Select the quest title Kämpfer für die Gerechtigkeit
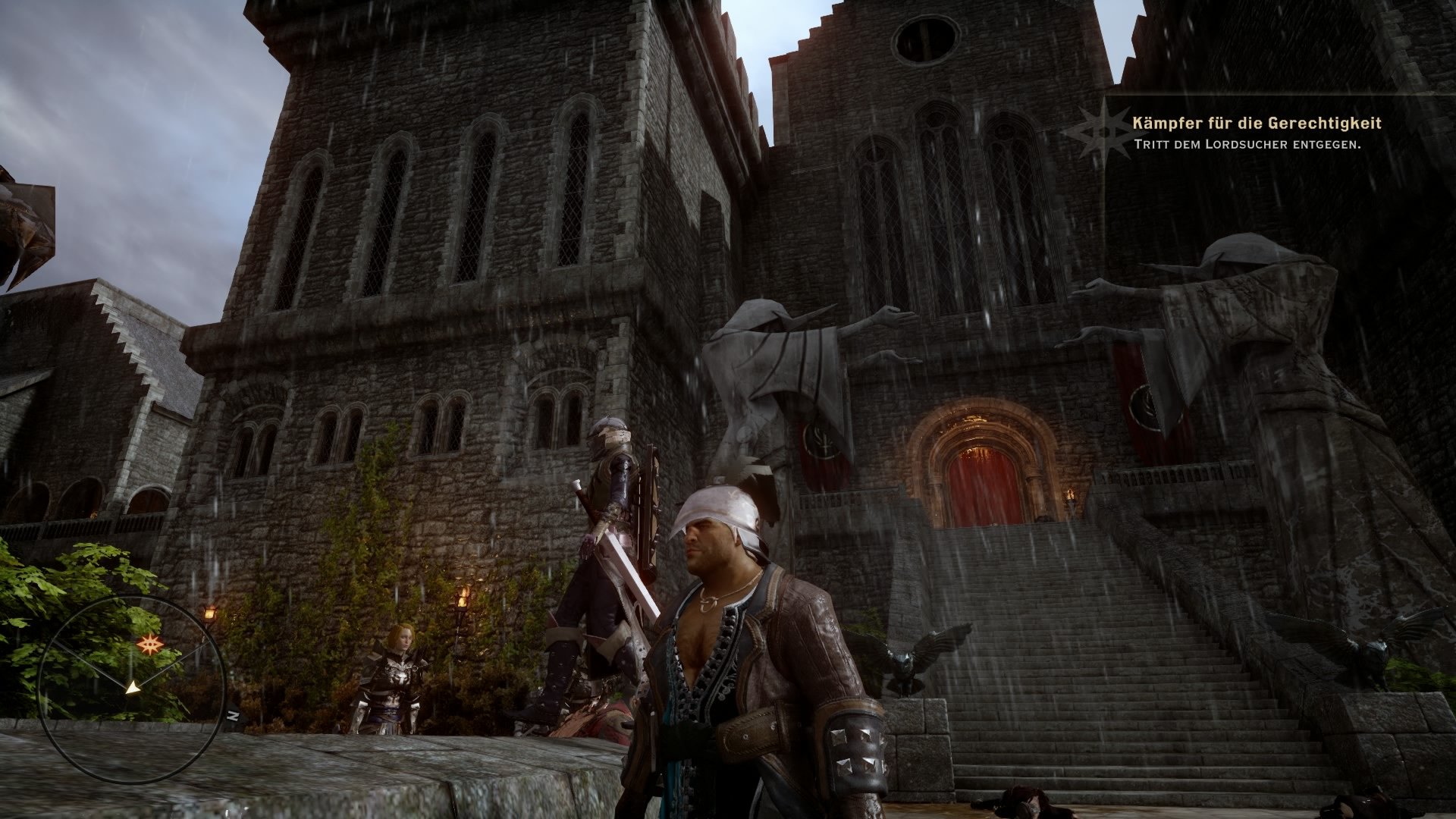Screen dimensions: 1456x819 tap(1259, 121)
